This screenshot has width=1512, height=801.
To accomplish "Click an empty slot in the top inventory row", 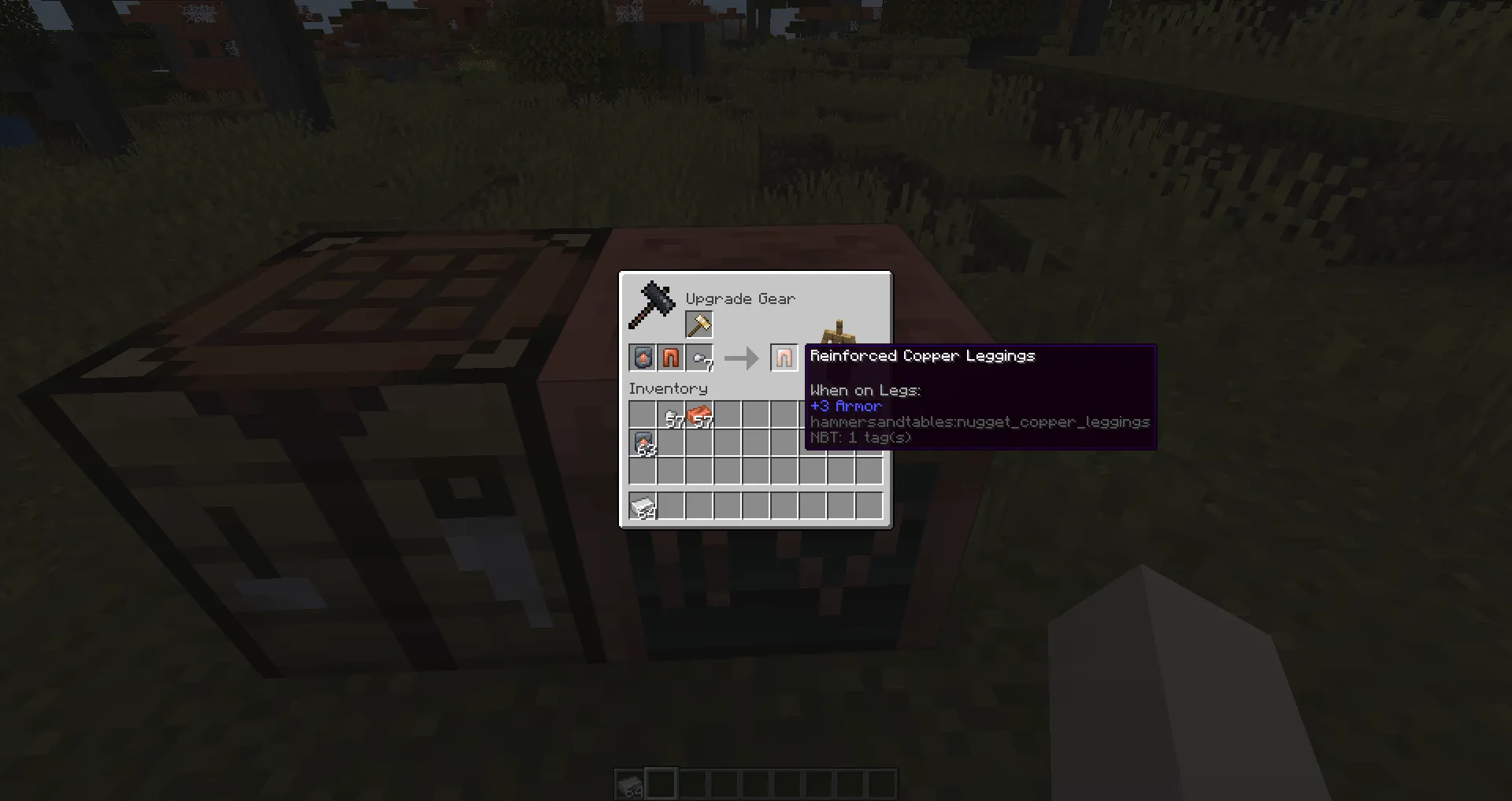I will (756, 415).
